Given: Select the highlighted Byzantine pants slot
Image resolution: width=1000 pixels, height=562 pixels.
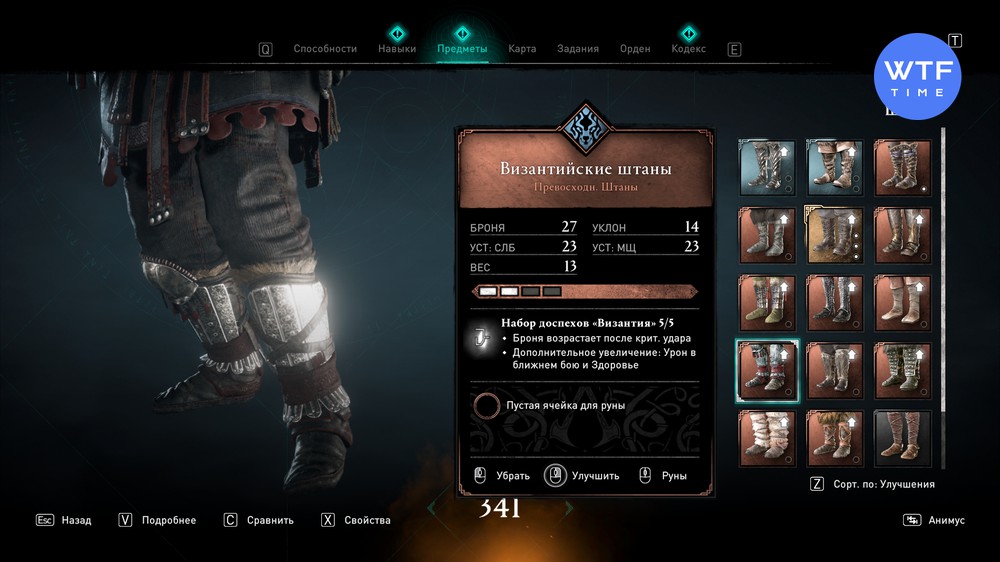Looking at the screenshot, I should (767, 371).
